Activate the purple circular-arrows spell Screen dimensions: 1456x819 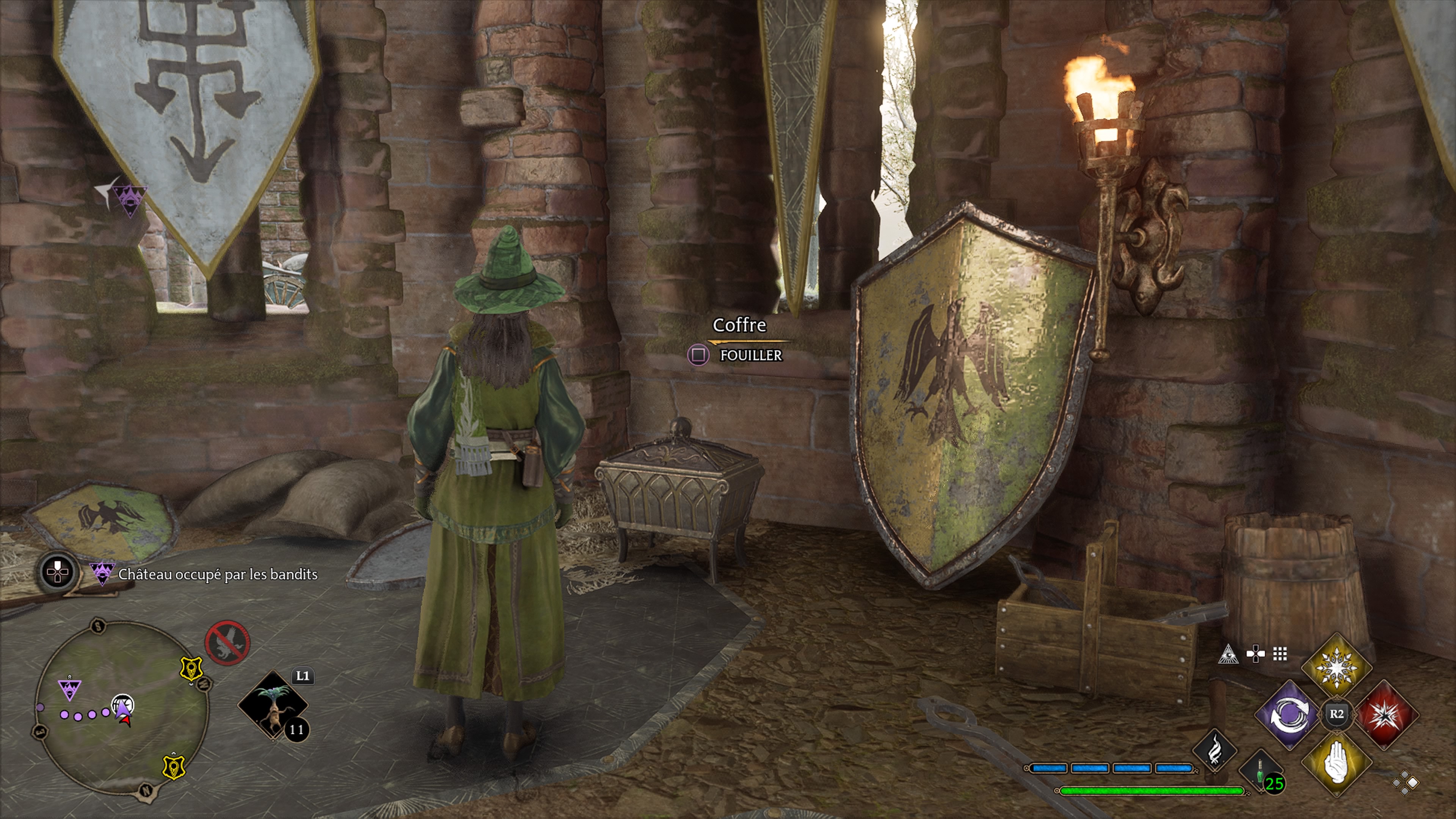click(1289, 715)
